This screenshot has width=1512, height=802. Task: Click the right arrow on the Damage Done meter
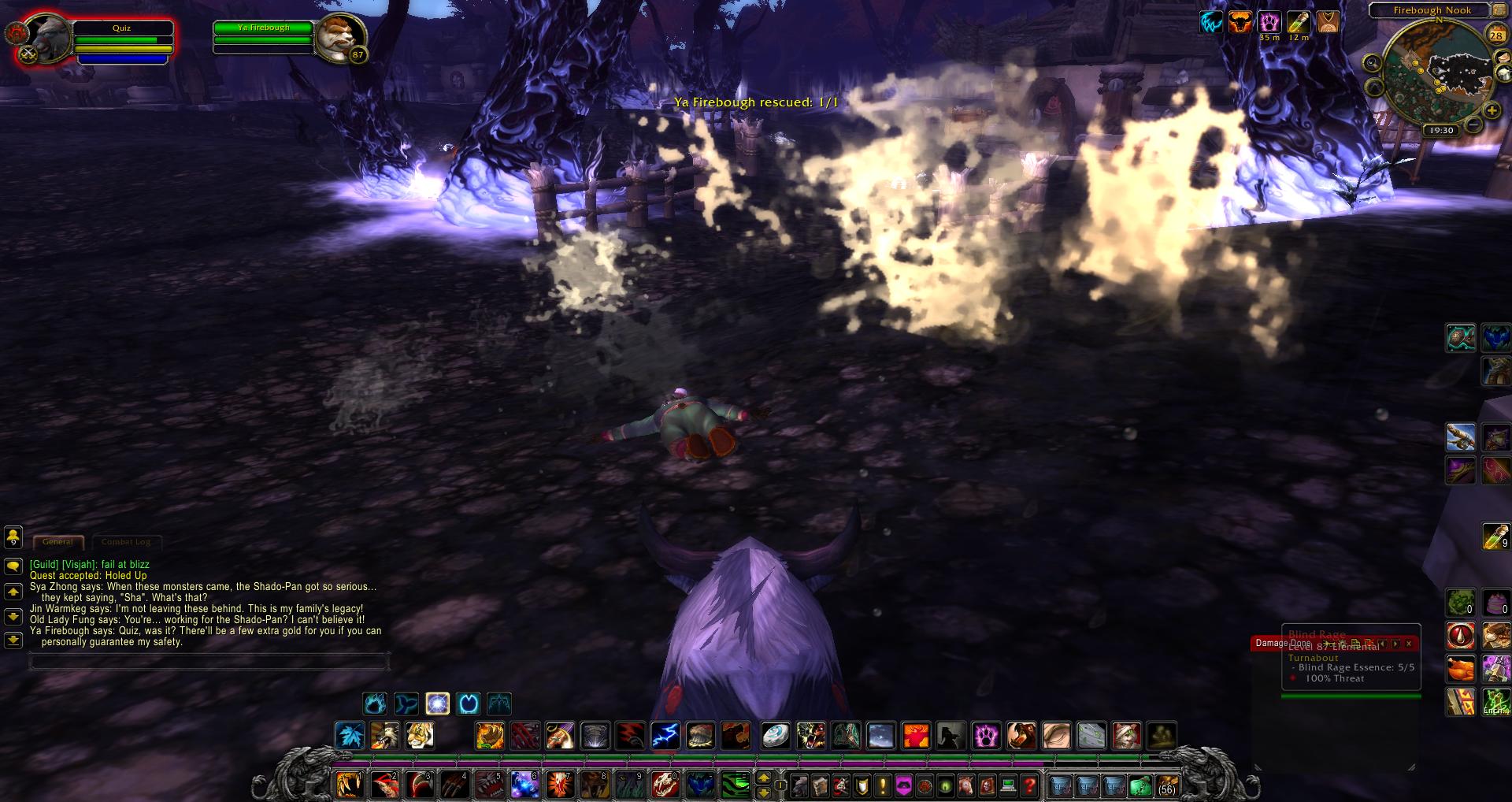click(1395, 644)
